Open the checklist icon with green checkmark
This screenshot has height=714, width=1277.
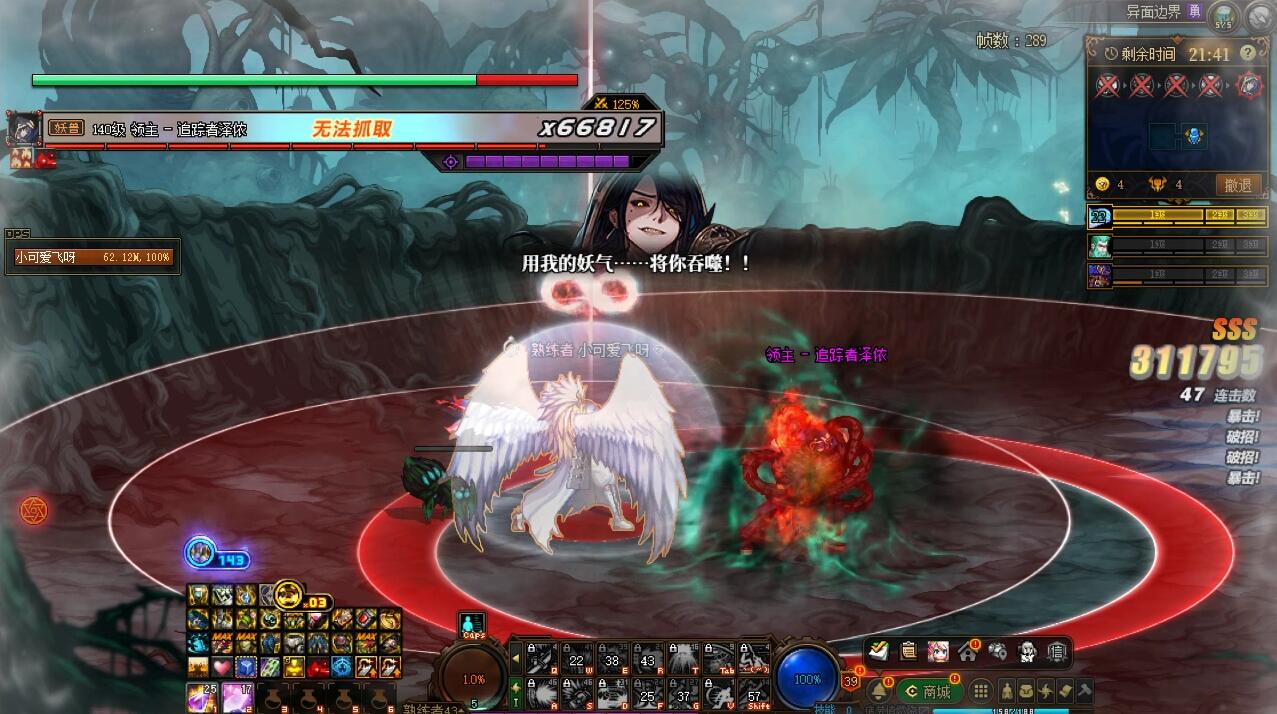pyautogui.click(x=879, y=651)
